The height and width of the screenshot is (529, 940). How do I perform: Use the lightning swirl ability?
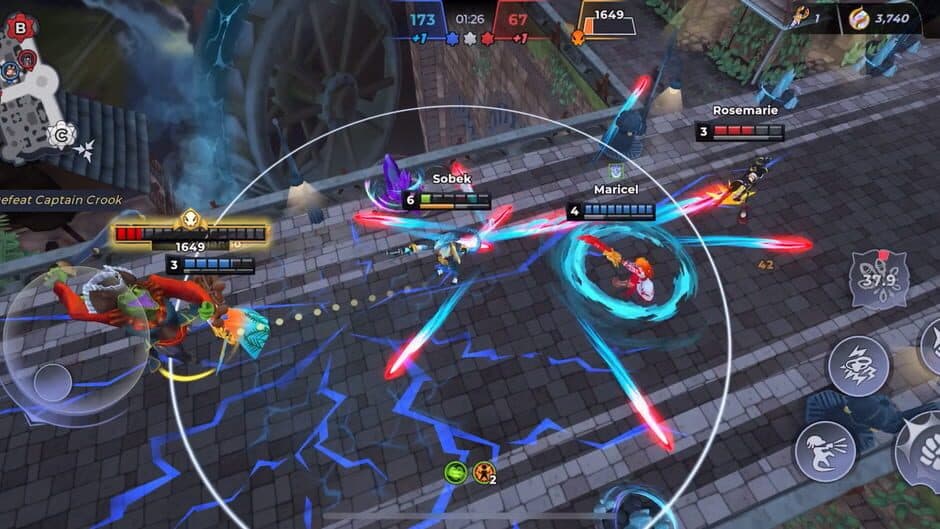[858, 365]
